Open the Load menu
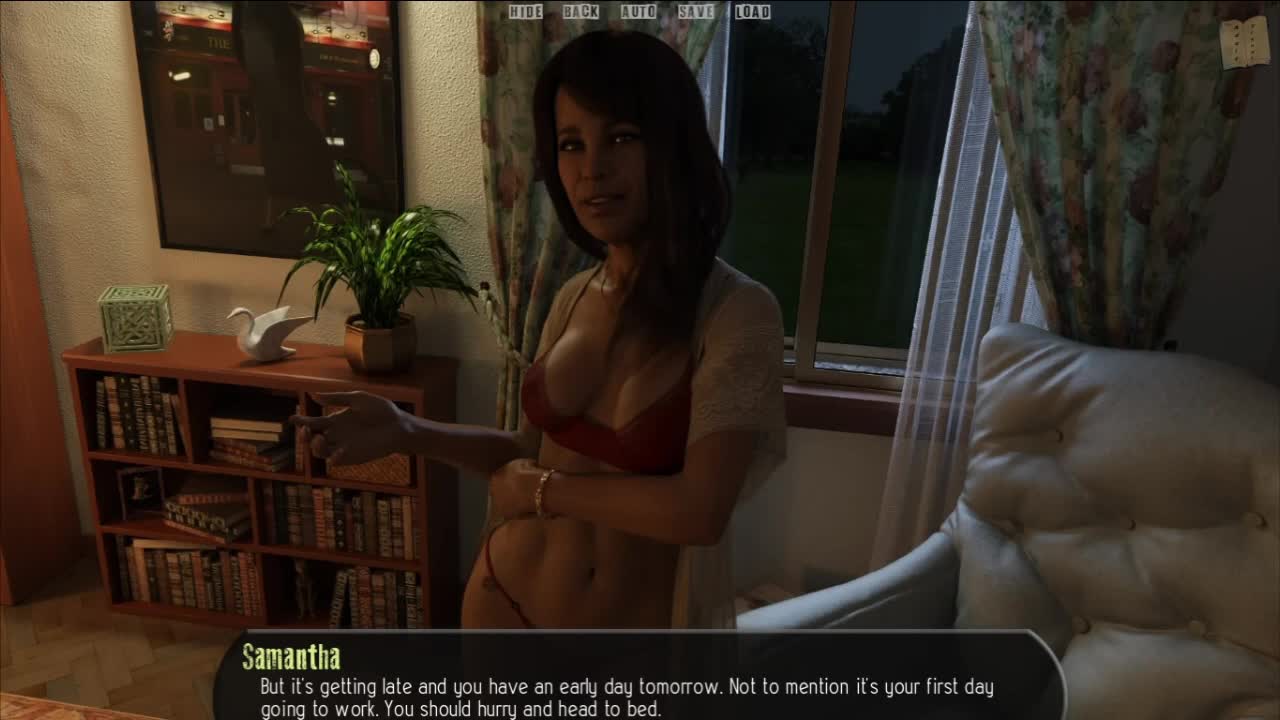The image size is (1280, 720). (x=752, y=12)
